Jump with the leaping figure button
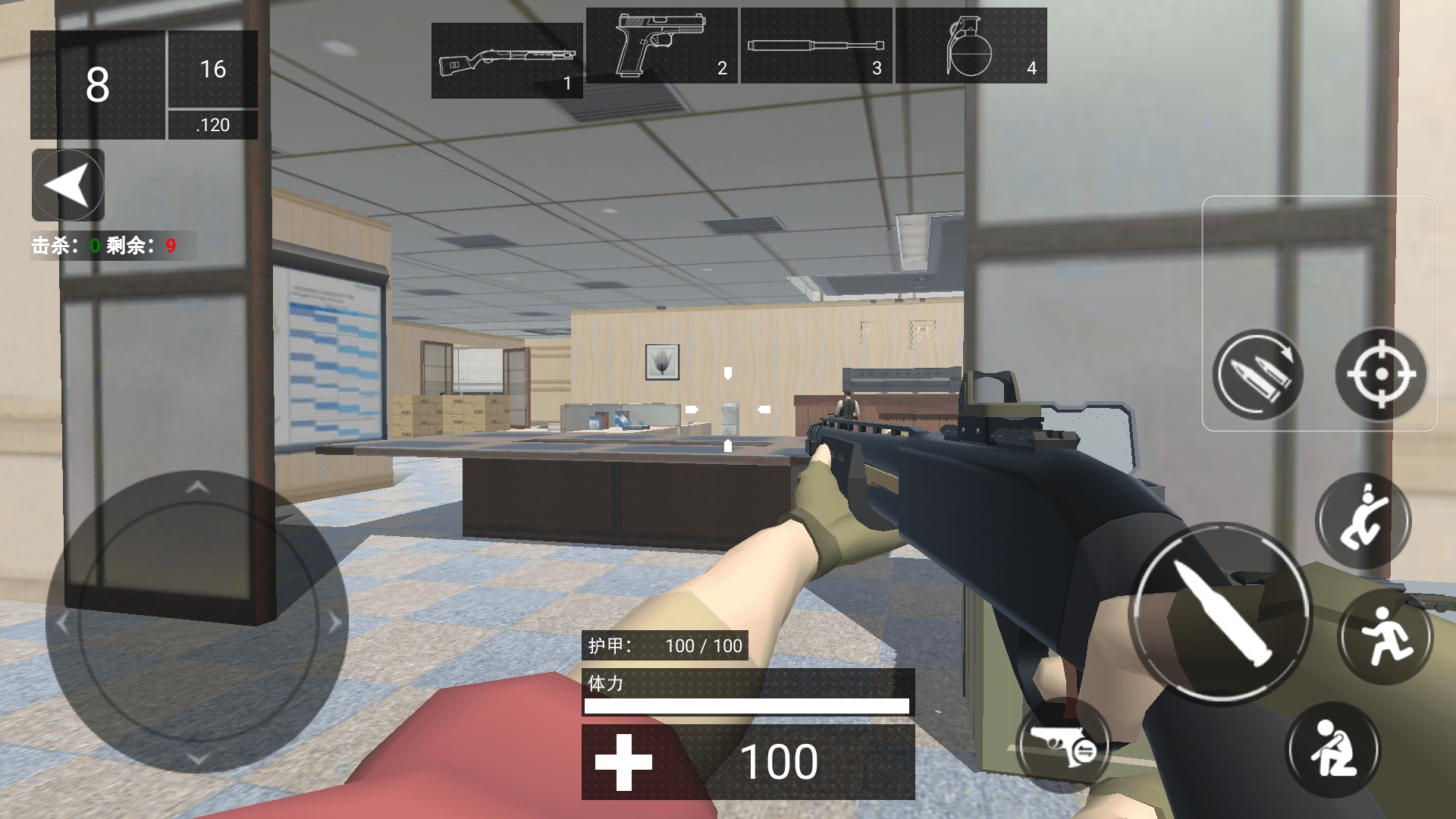 coord(1363,522)
